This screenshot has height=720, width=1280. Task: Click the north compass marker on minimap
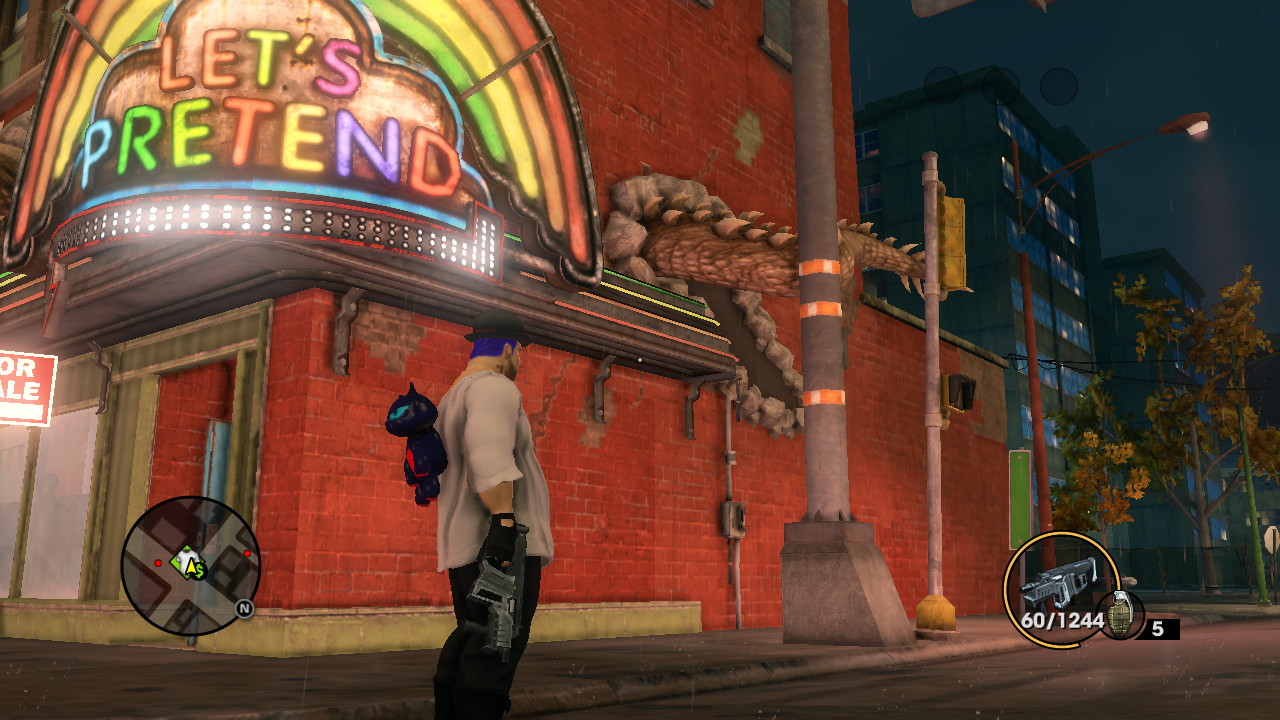243,607
